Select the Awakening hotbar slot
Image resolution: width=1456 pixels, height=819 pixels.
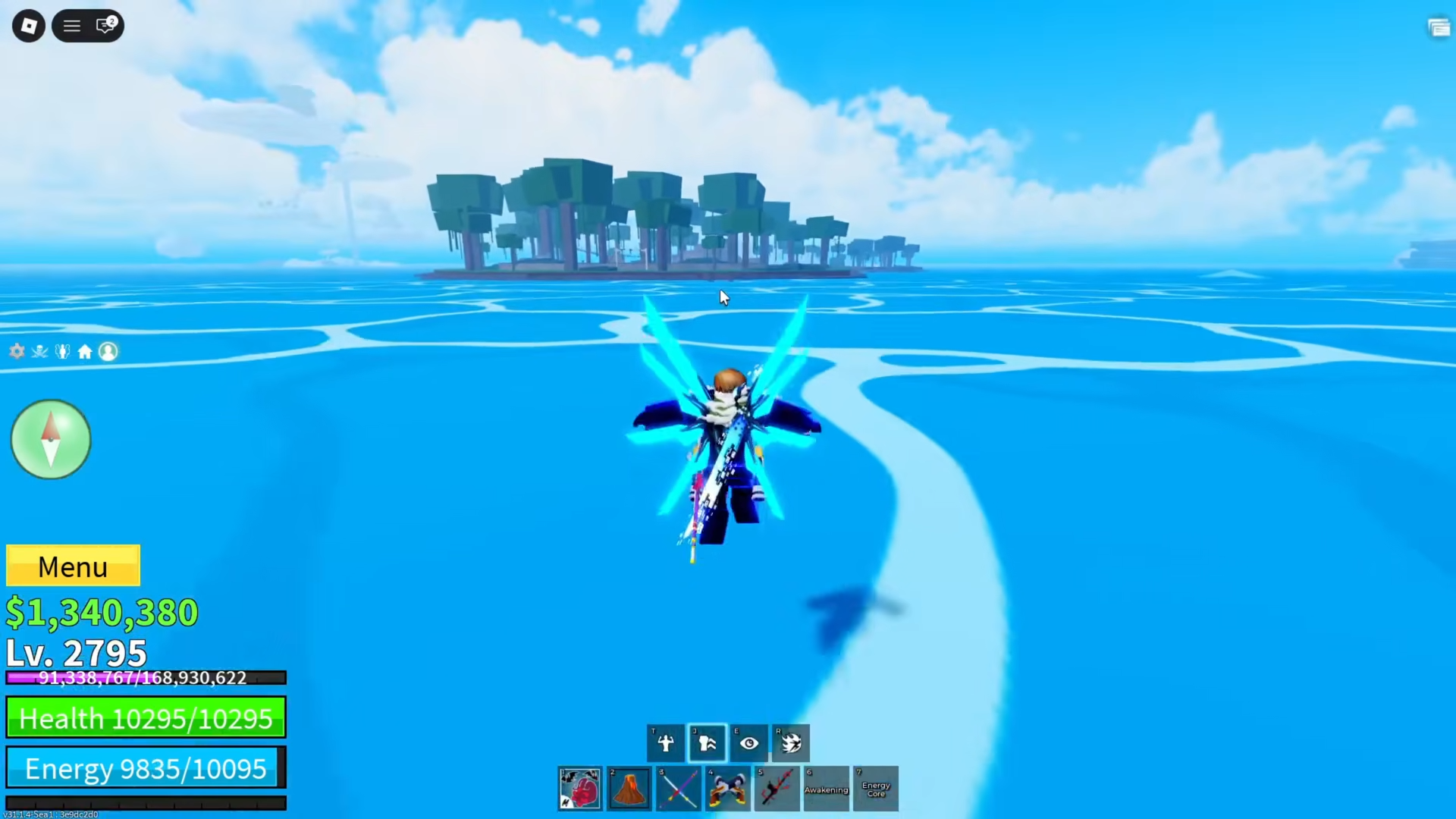(827, 789)
